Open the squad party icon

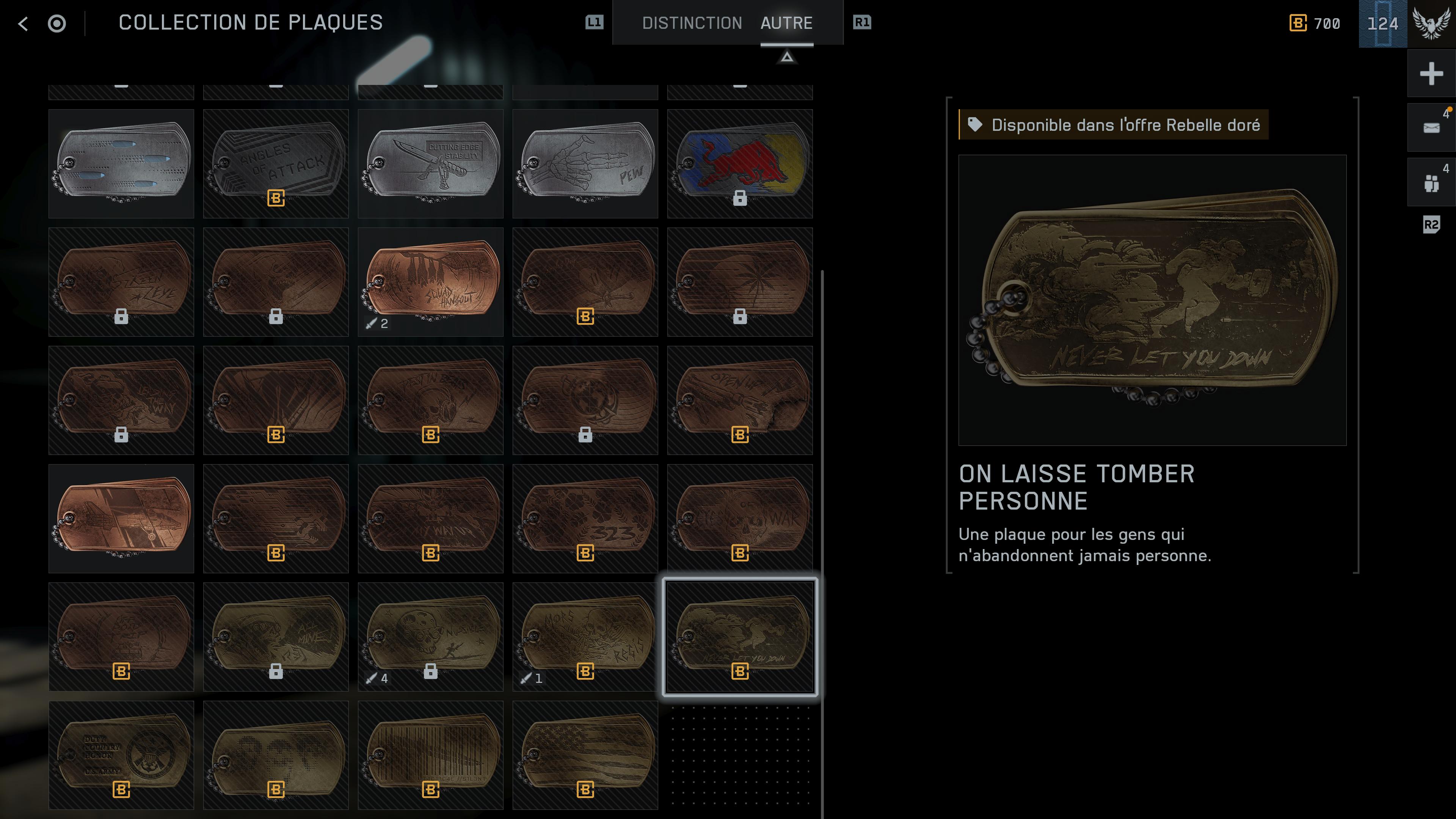1431,182
